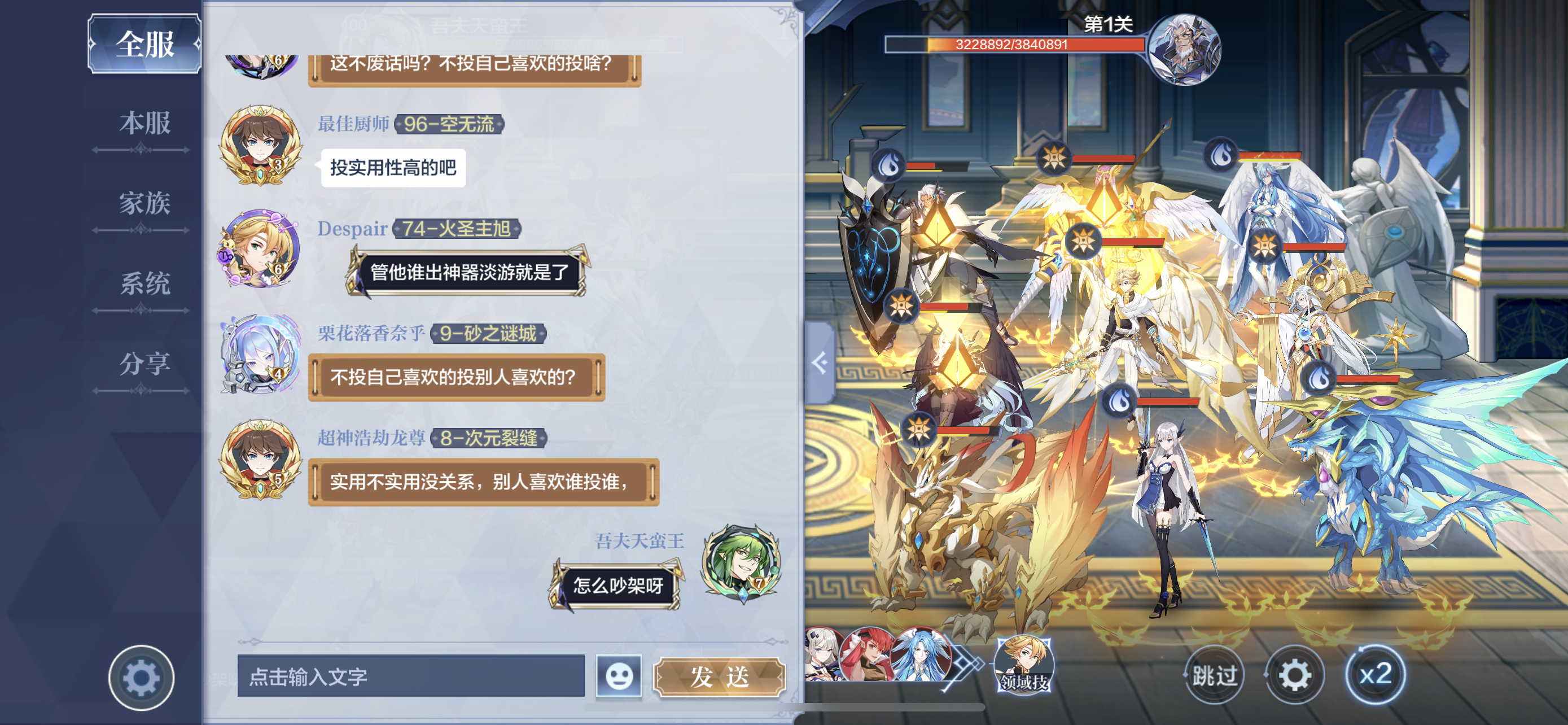Select the 家族 chat tab

coord(145,203)
